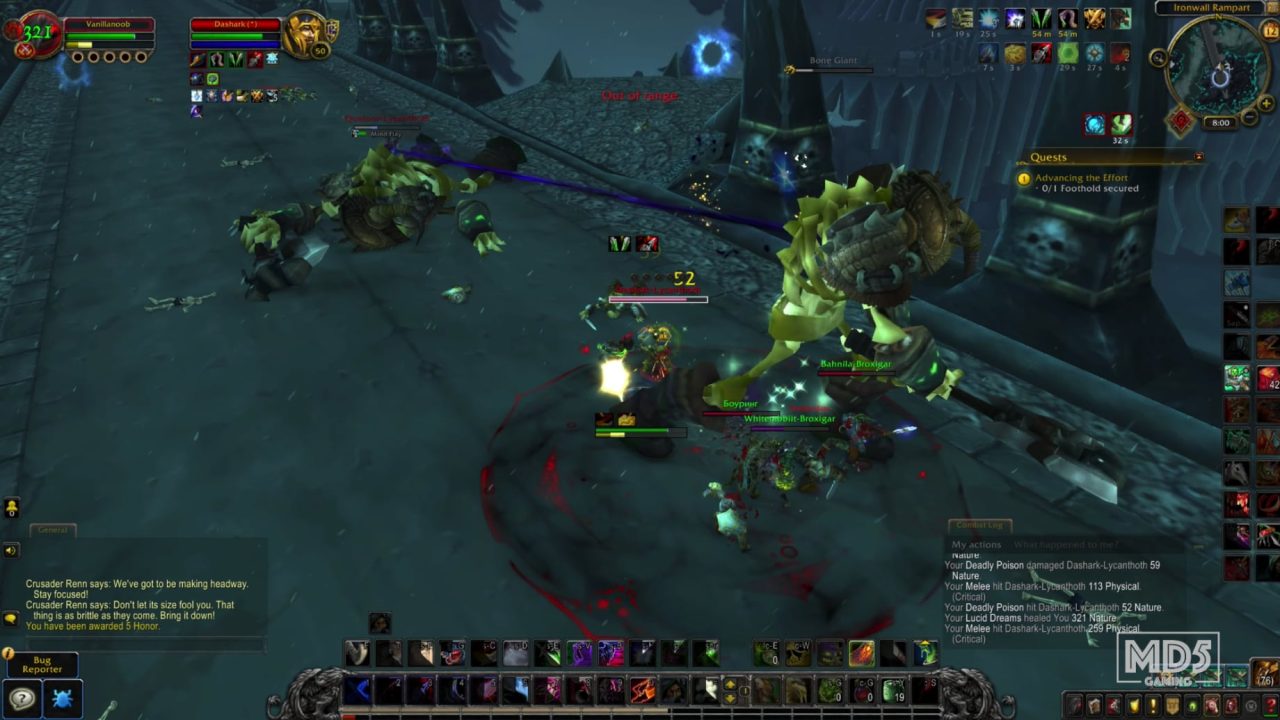This screenshot has height=720, width=1280.
Task: Click the action bar page-down arrow
Action: (729, 699)
